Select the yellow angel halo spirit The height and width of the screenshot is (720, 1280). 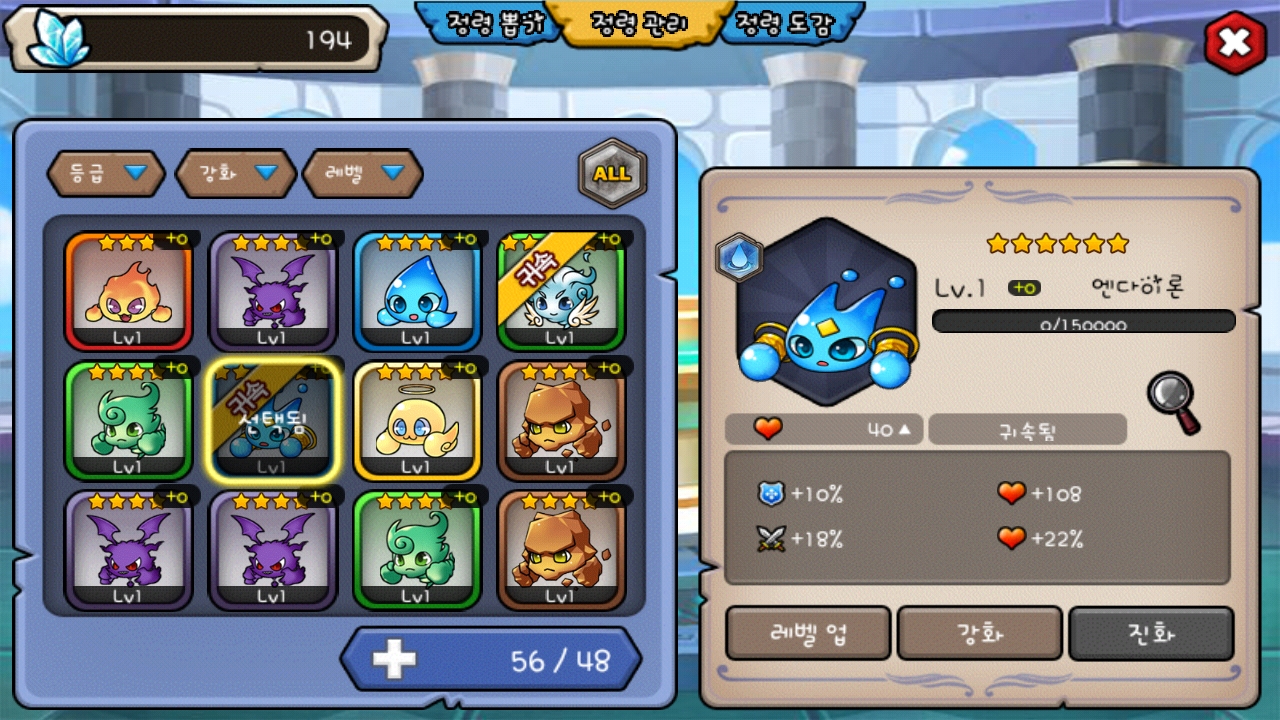click(x=416, y=421)
